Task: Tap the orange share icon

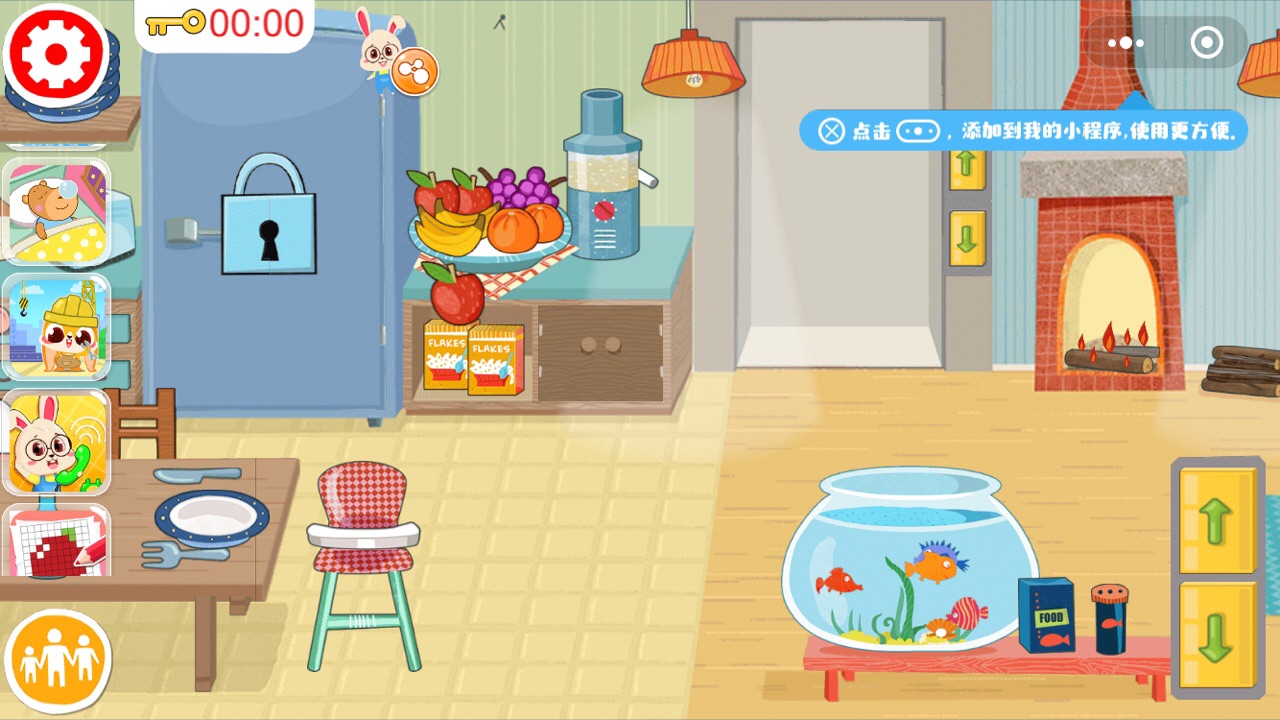Action: [414, 71]
